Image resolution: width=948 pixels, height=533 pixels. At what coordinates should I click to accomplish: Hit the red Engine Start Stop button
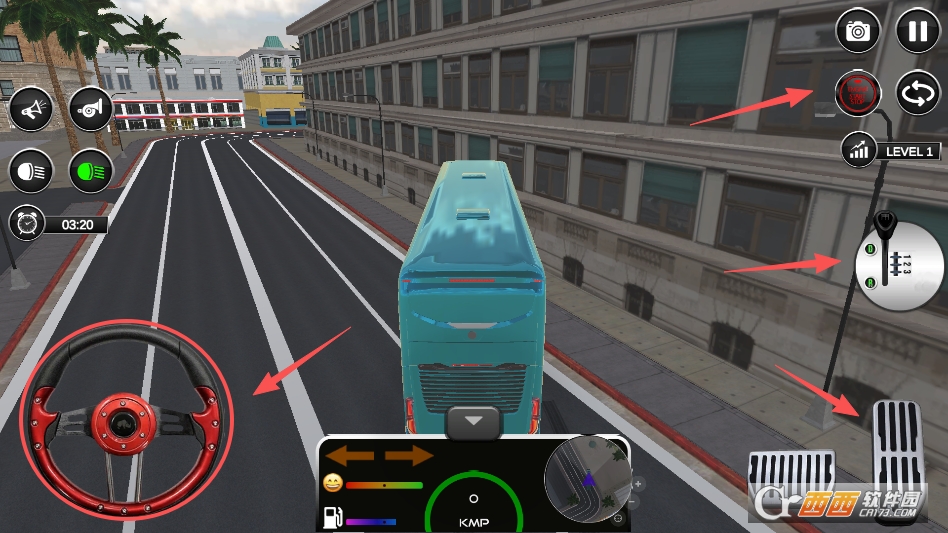858,93
